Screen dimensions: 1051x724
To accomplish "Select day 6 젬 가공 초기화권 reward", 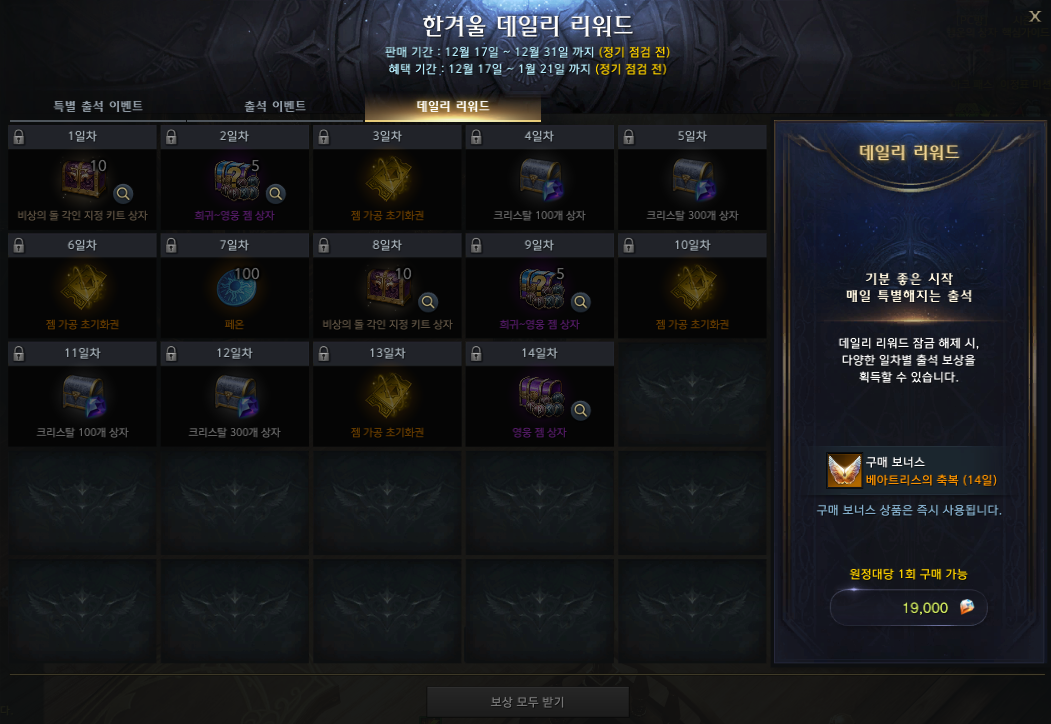I will [82, 288].
